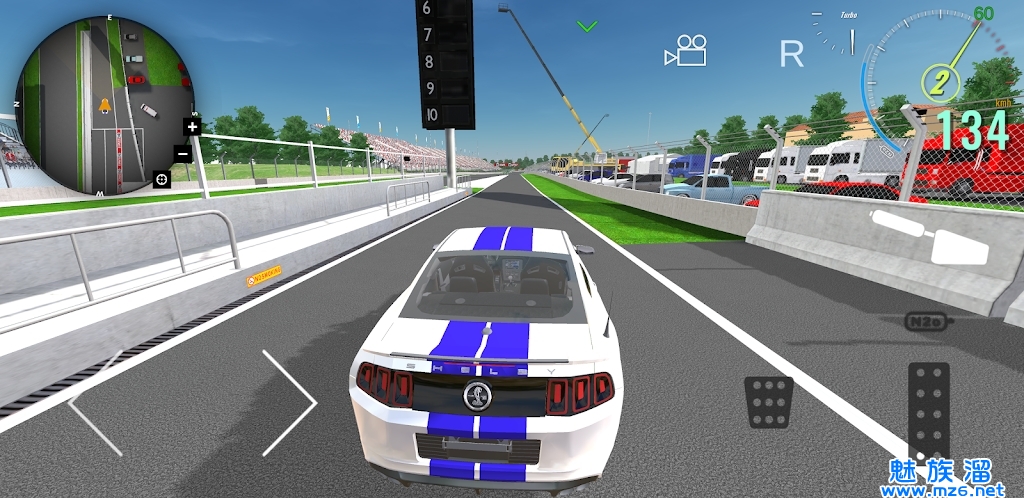This screenshot has width=1024, height=498.
Task: Tap the R gear selector
Action: (791, 54)
